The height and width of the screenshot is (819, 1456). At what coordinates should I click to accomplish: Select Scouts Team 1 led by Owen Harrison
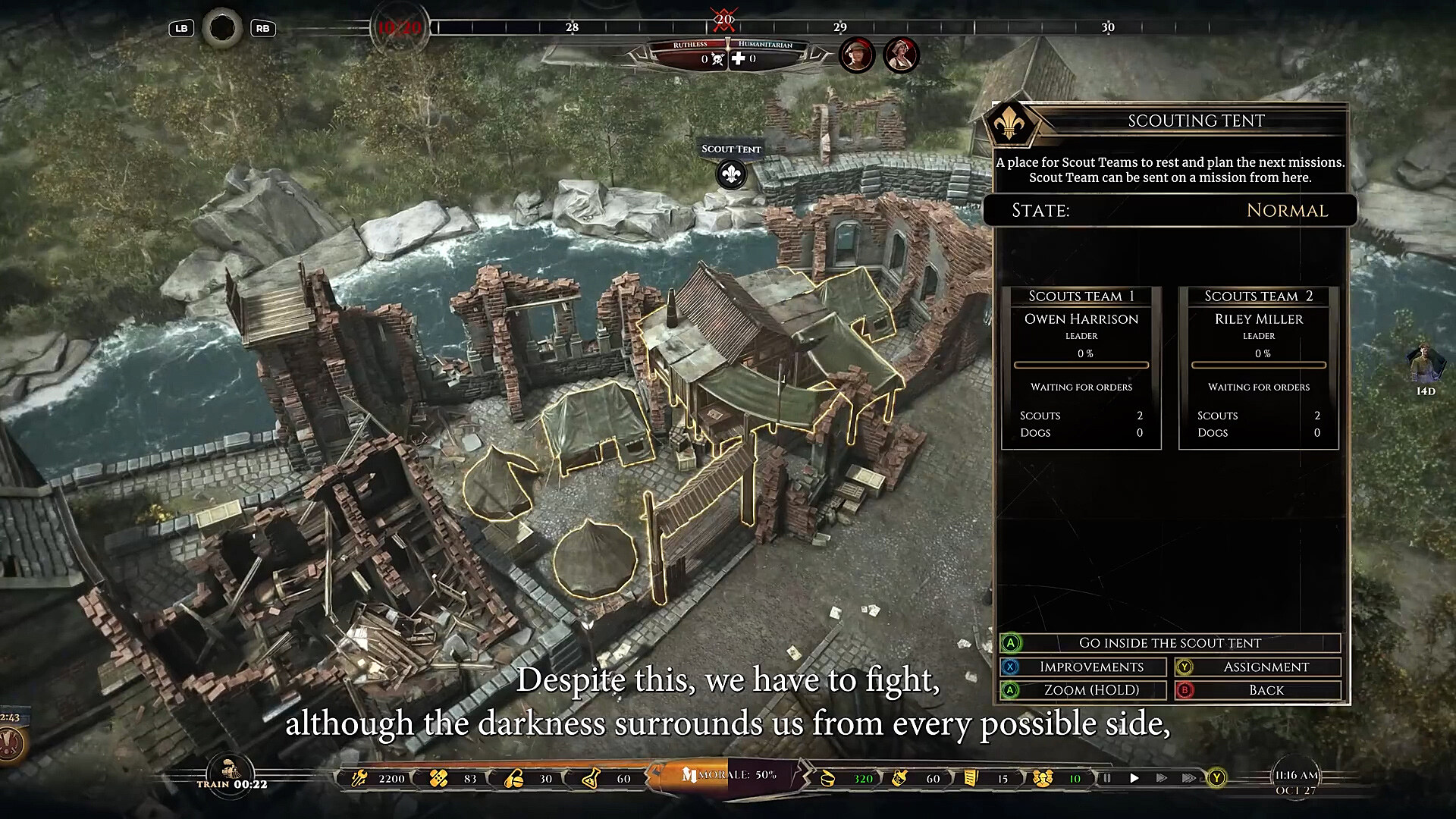pyautogui.click(x=1081, y=368)
